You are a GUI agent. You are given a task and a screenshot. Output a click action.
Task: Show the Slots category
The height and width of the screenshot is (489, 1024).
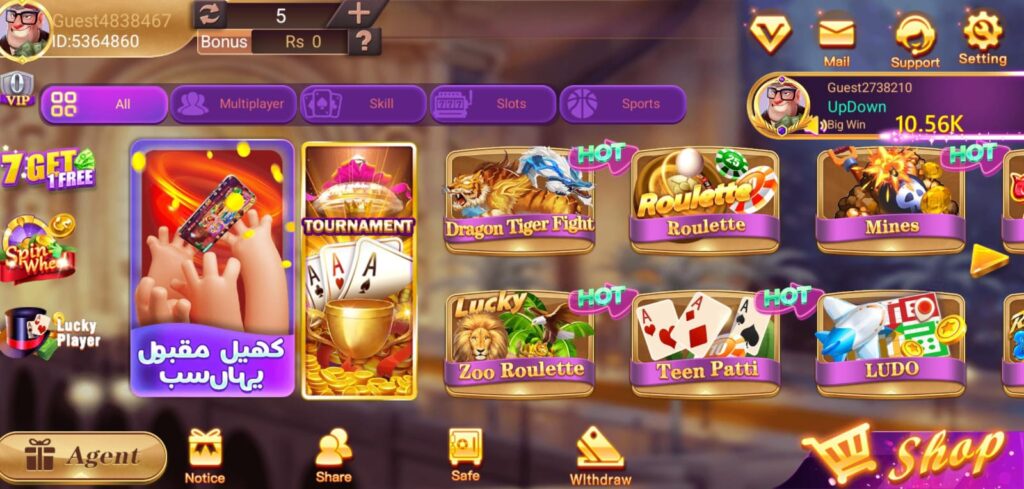491,104
